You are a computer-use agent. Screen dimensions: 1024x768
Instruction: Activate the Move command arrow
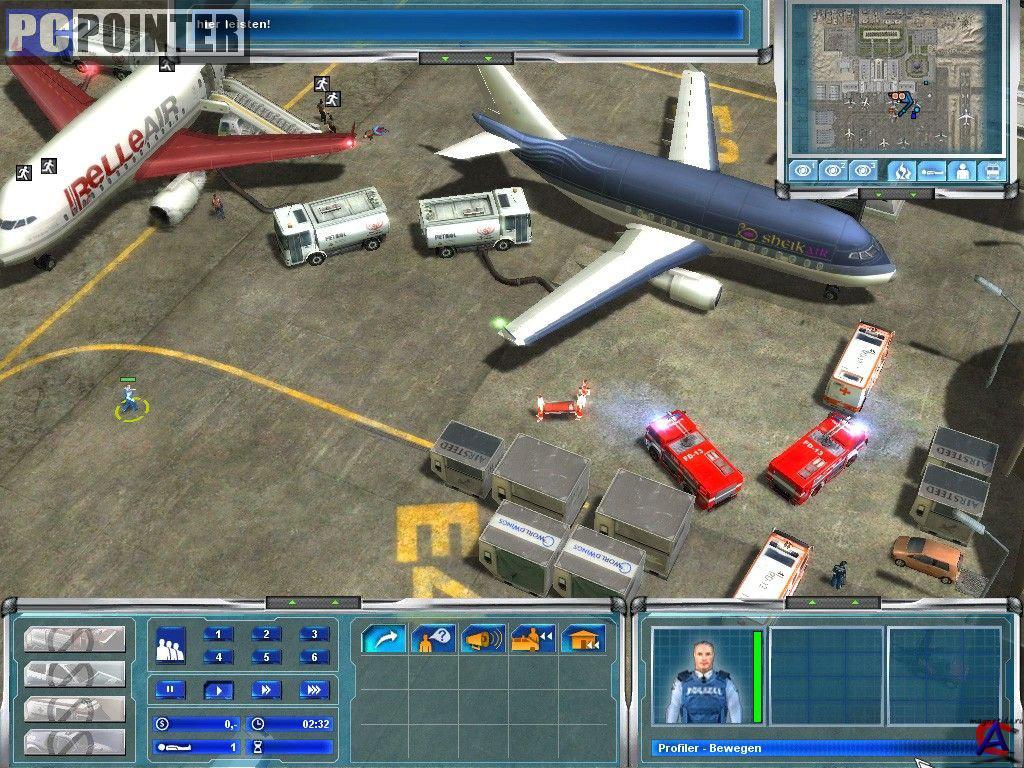(x=384, y=639)
